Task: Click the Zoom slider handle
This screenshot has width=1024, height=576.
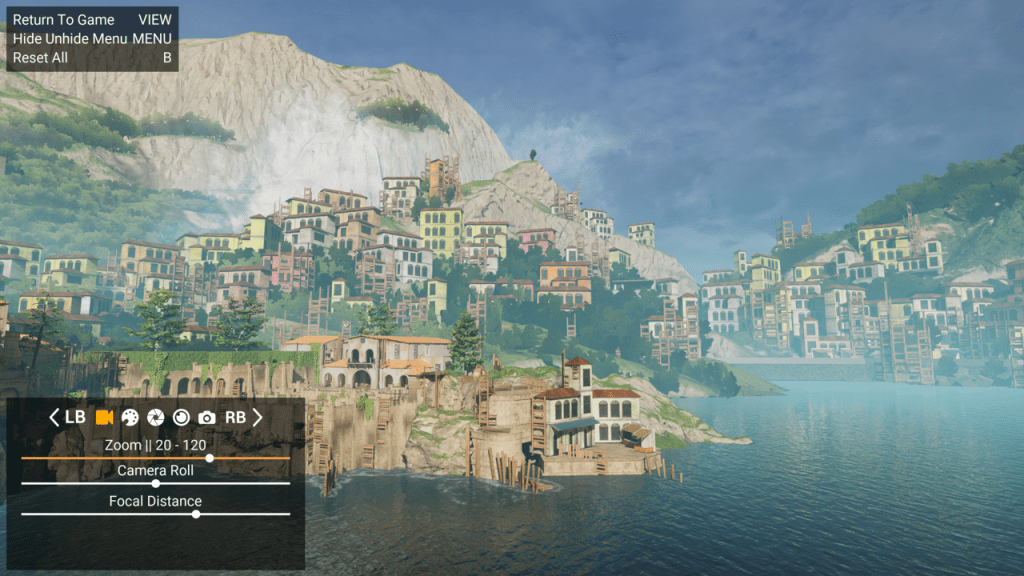Action: 209,458
